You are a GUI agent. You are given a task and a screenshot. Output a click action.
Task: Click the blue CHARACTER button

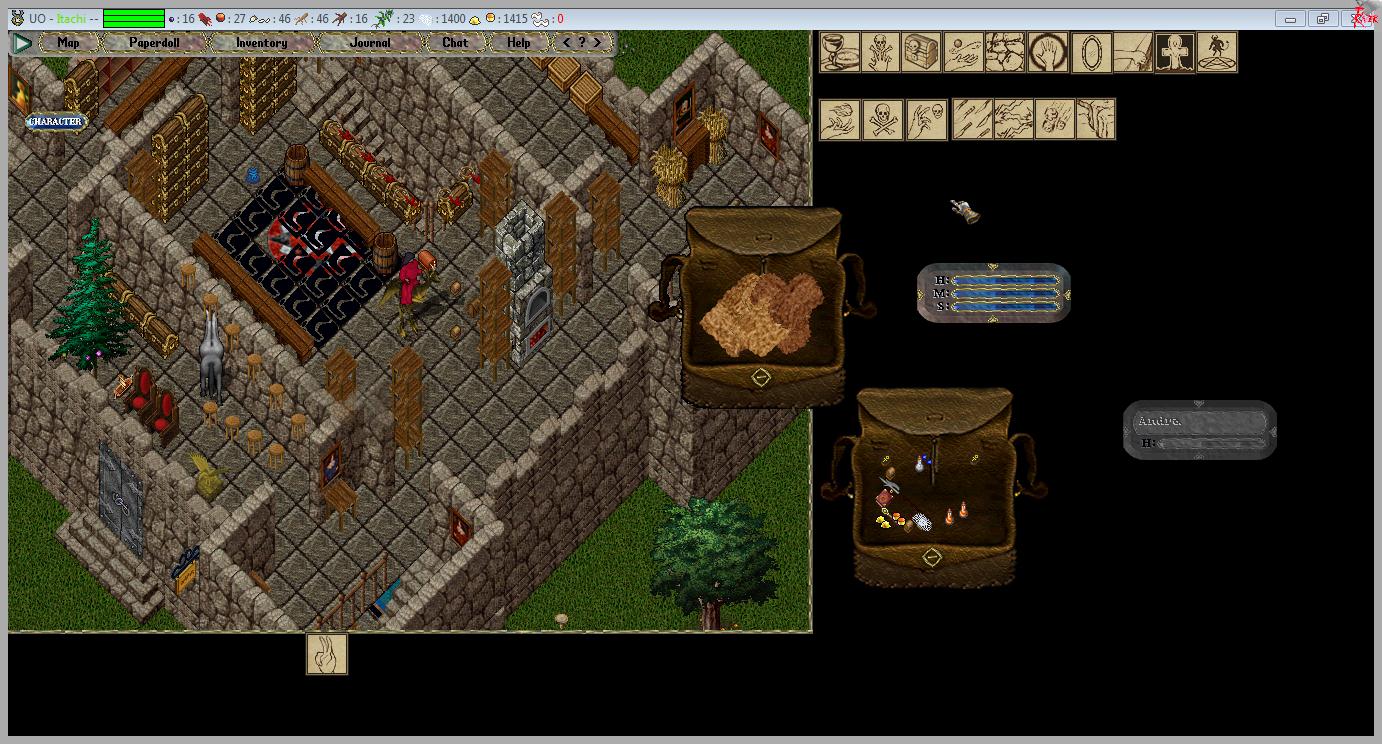tap(56, 122)
